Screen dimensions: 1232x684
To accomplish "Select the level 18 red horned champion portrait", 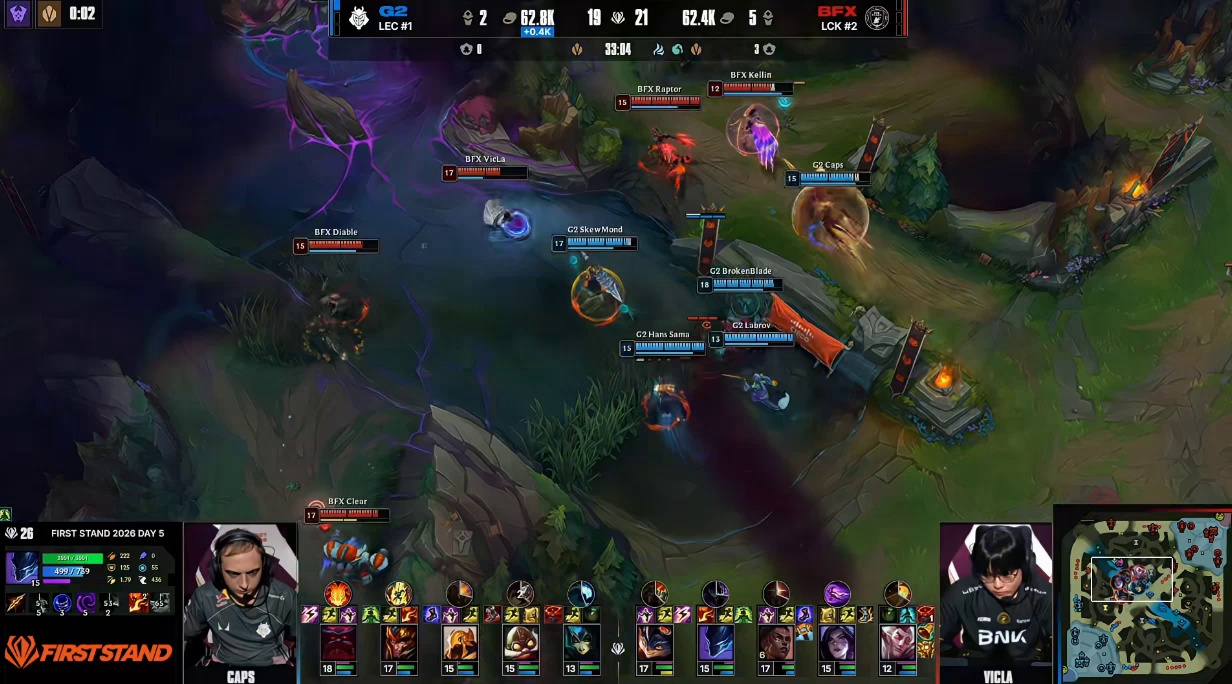I will coord(338,643).
